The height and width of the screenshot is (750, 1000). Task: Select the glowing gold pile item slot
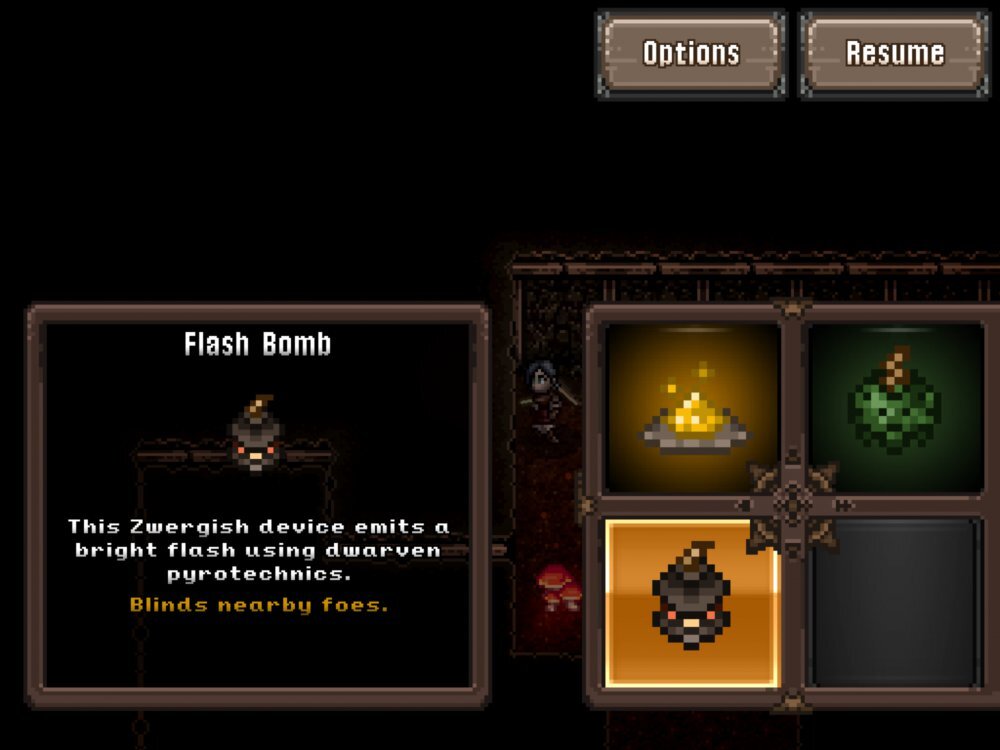coord(692,407)
